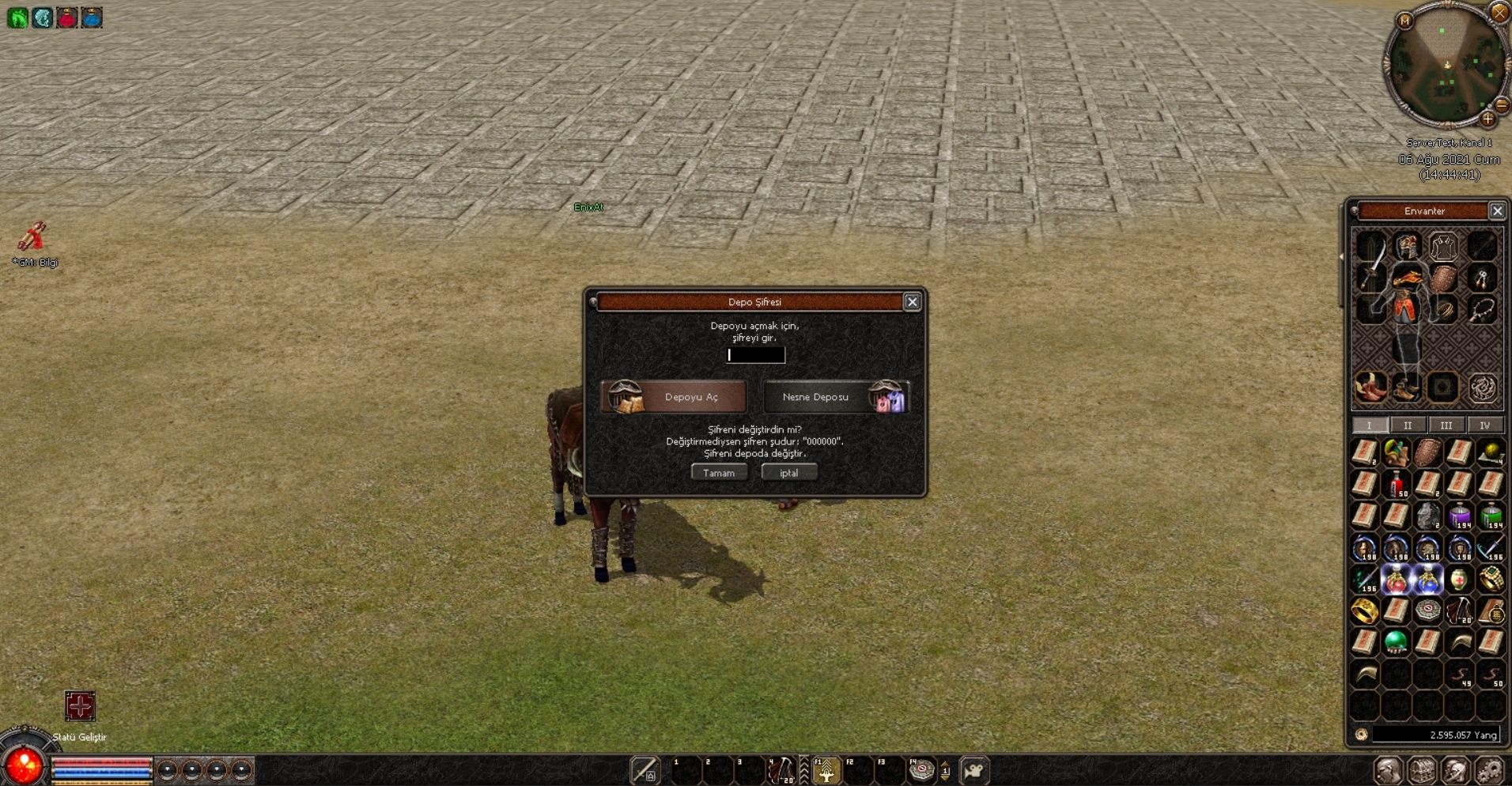Close the Envanter window
The image size is (1512, 786).
tap(1497, 211)
